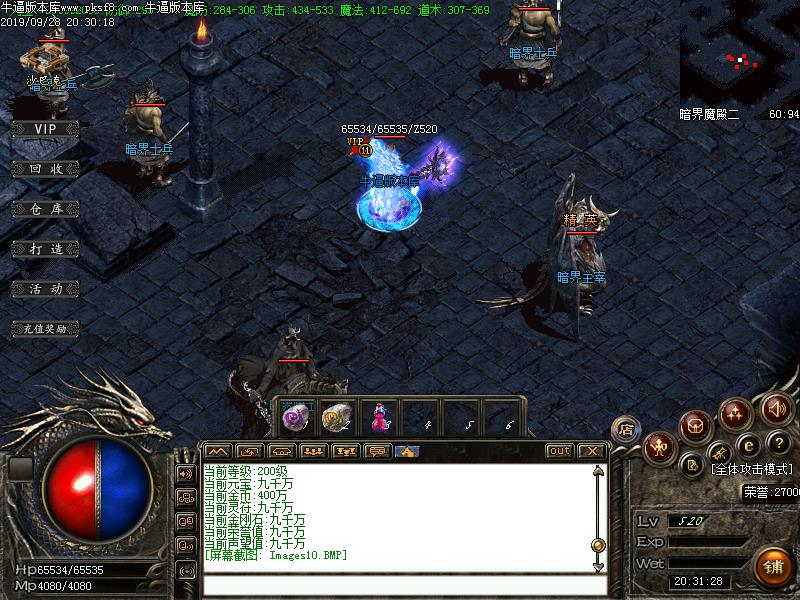Close the chat window with X
This screenshot has width=800, height=600.
592,451
